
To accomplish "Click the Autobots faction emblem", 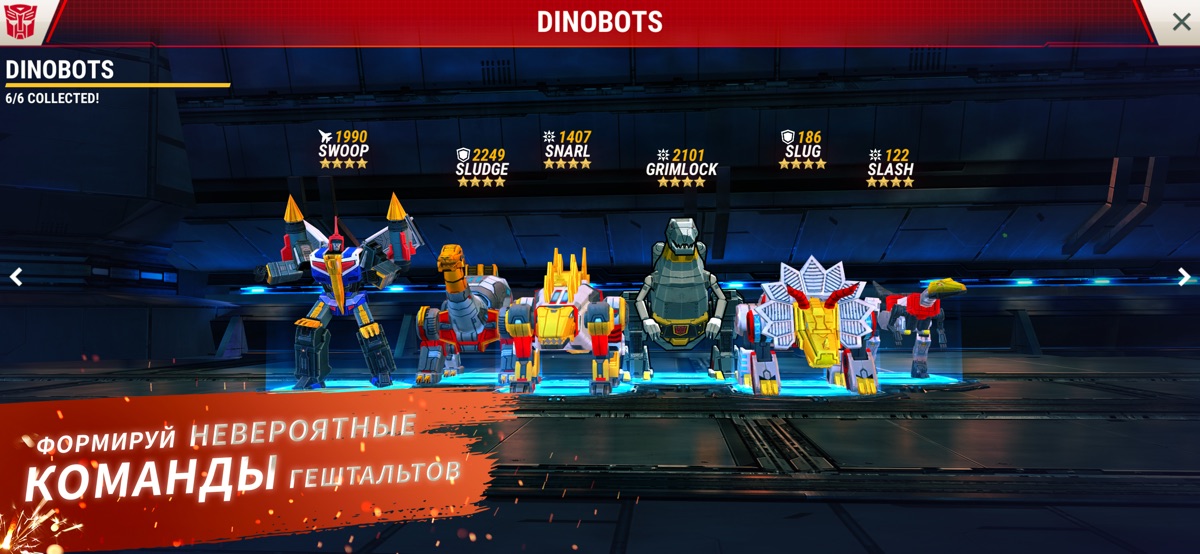I will [20, 21].
